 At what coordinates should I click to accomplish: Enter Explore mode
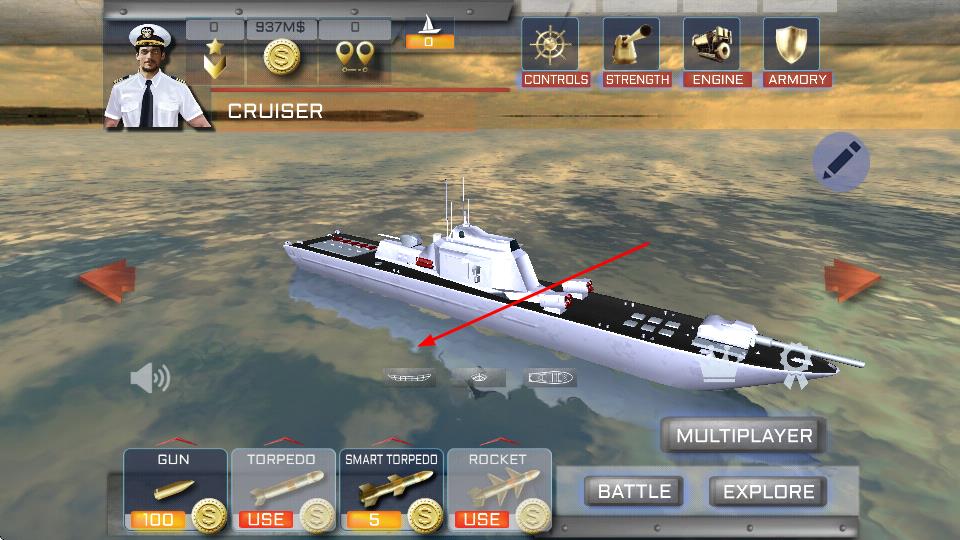[x=768, y=491]
